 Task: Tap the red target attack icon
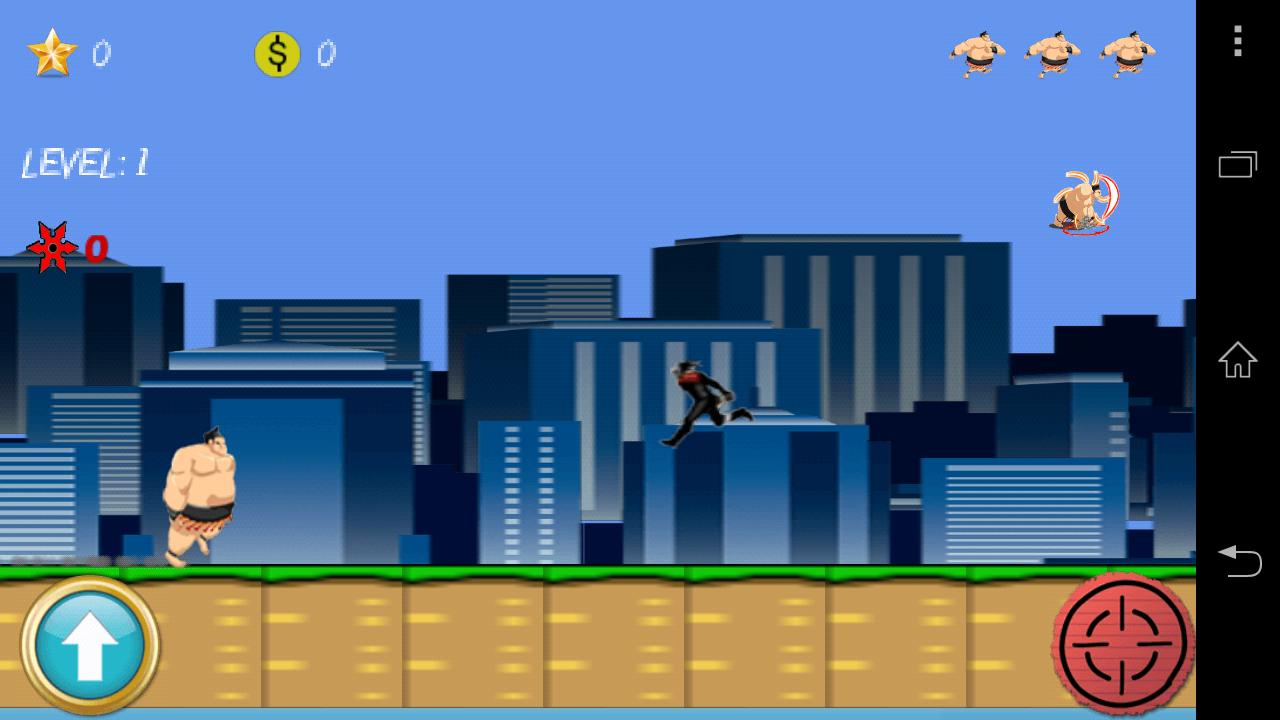(1122, 644)
